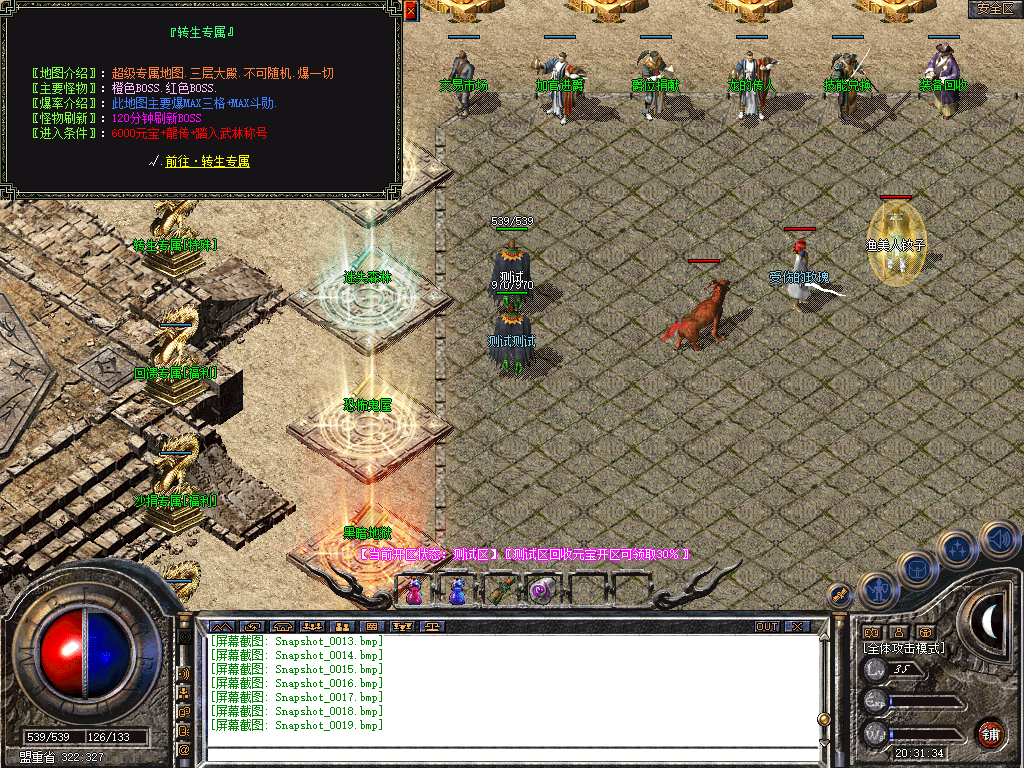Click the 安全区 label button
The image size is (1024, 768).
(994, 9)
